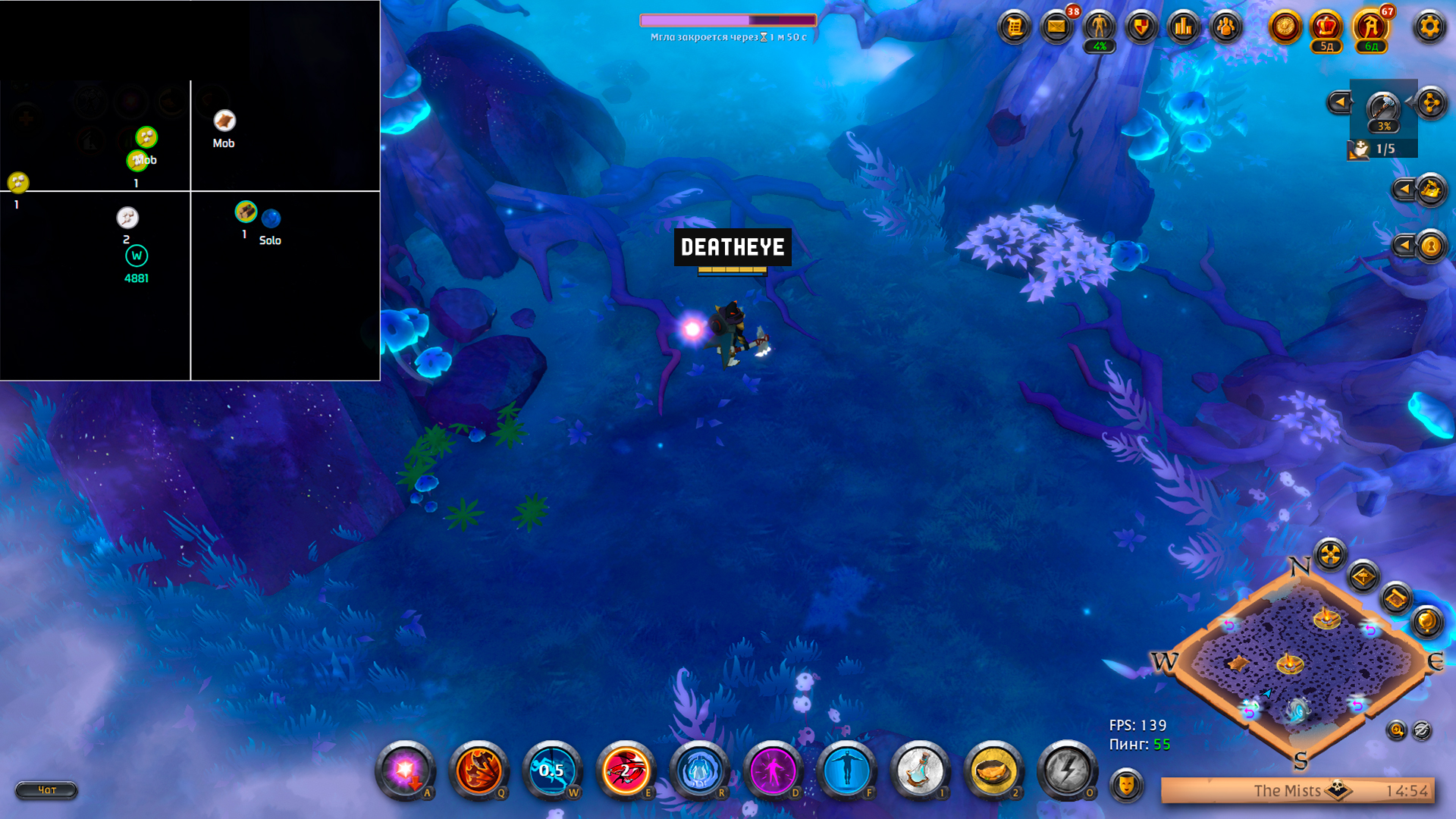Open the character figure stats icon

point(1099,28)
